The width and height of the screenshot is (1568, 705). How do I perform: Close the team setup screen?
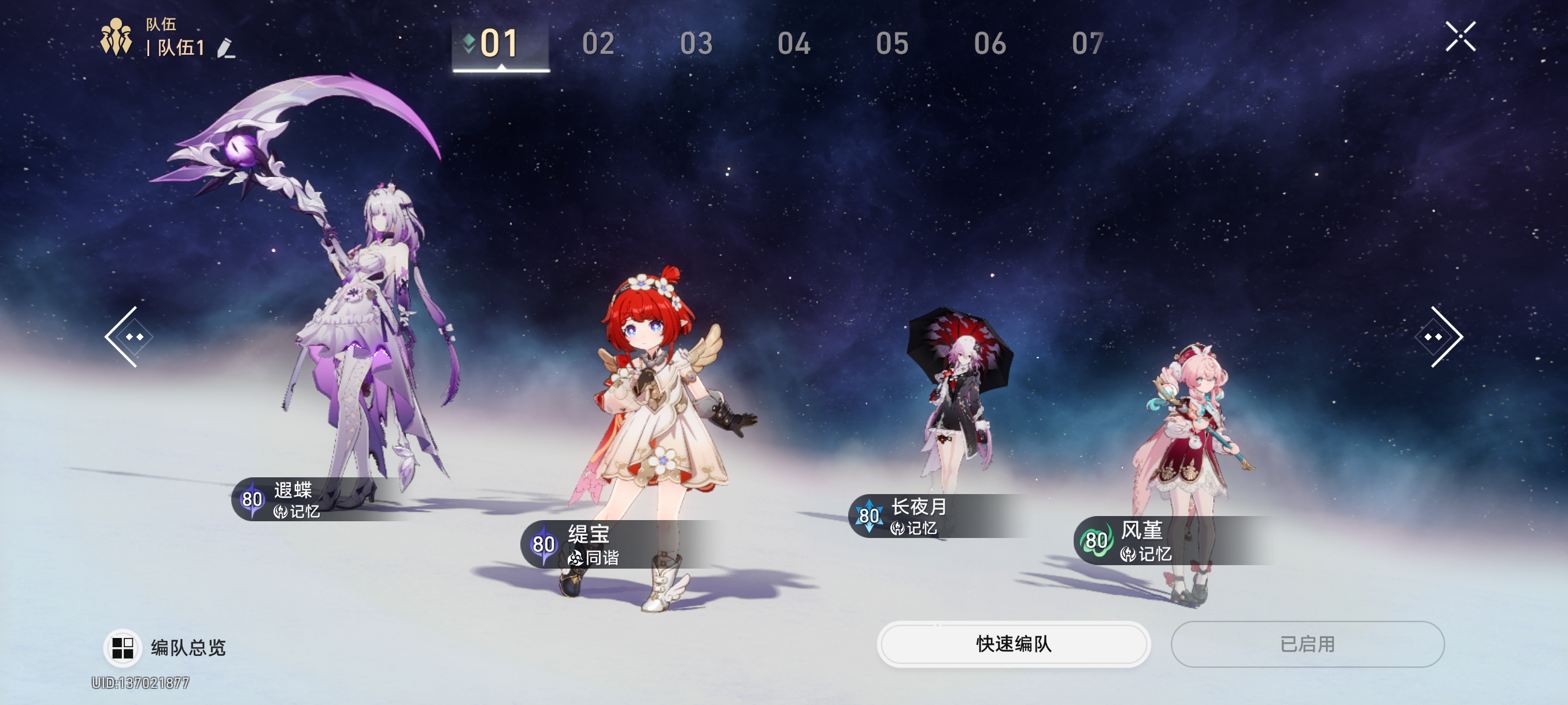pos(1460,36)
